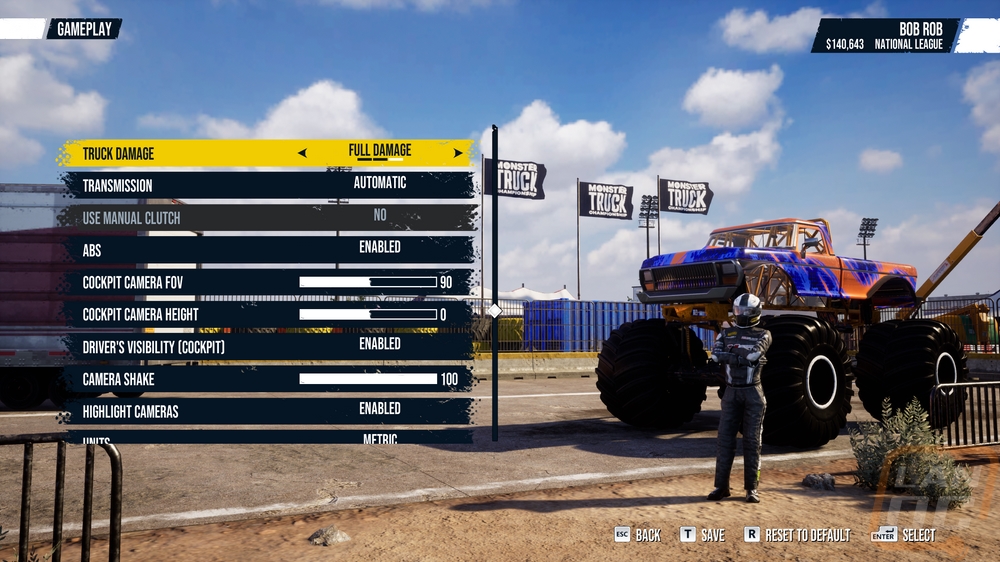The image size is (1000, 562).
Task: Set the Cockpit Camera Height slider
Action: click(368, 314)
